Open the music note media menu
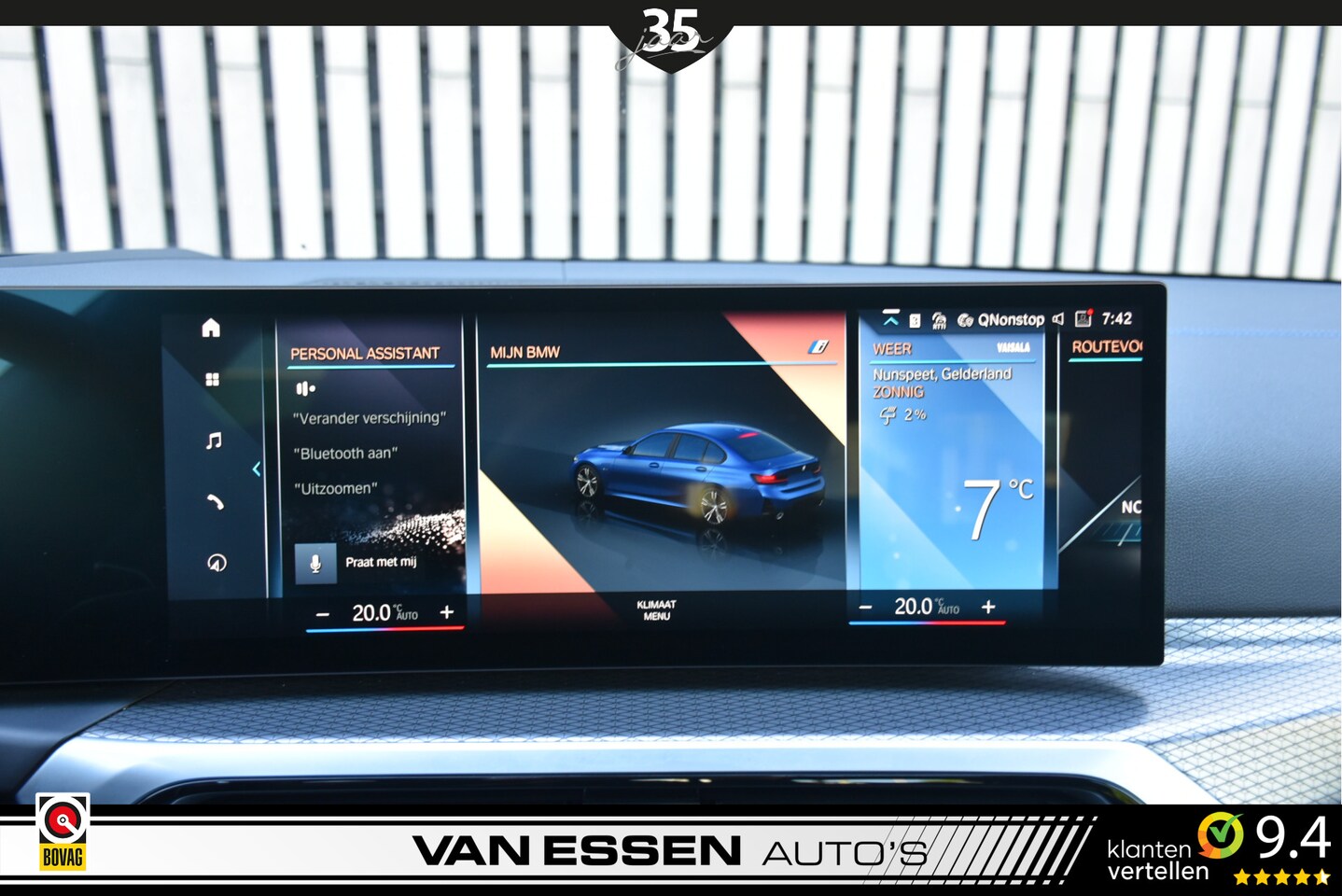Image resolution: width=1342 pixels, height=896 pixels. [214, 441]
